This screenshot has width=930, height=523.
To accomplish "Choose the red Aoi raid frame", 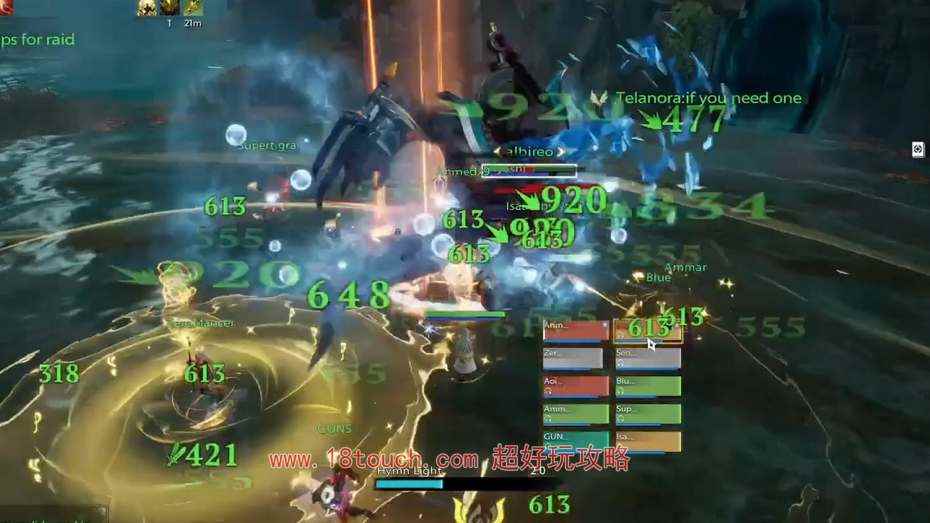I will pyautogui.click(x=575, y=386).
